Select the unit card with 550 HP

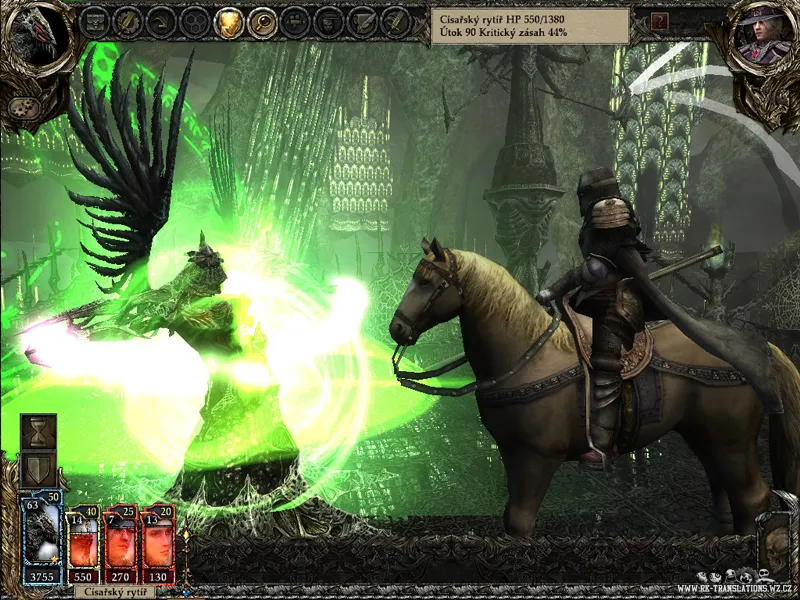pos(83,546)
